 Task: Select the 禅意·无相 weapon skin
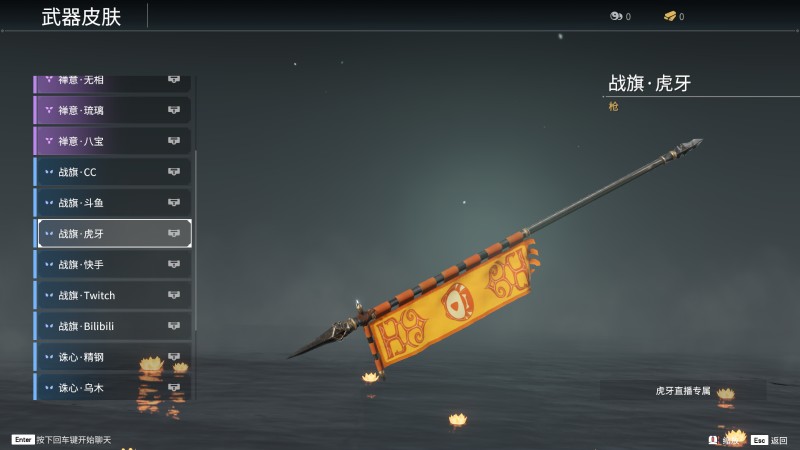point(112,81)
